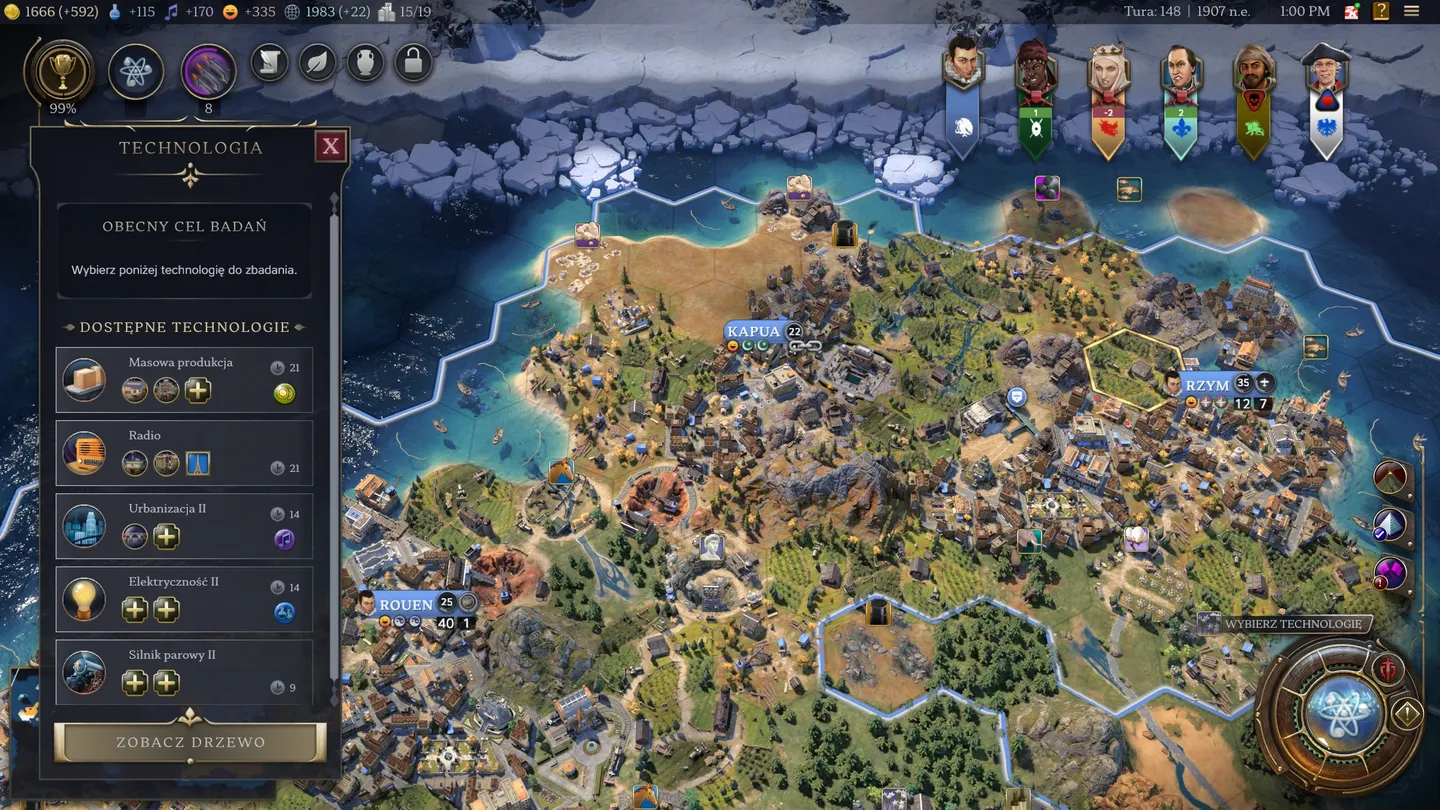Viewport: 1440px width, 810px height.
Task: Click the atom science icon in top bar
Action: [136, 71]
